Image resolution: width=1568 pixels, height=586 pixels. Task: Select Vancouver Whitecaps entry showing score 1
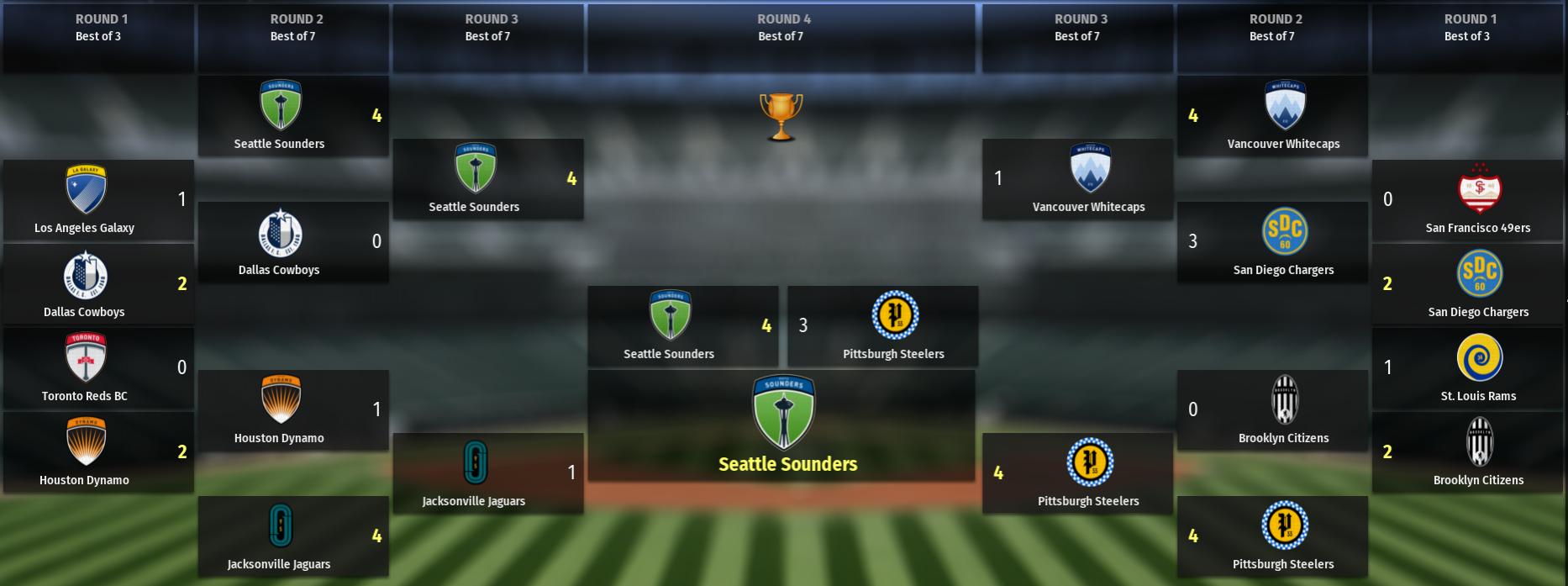click(x=1077, y=179)
